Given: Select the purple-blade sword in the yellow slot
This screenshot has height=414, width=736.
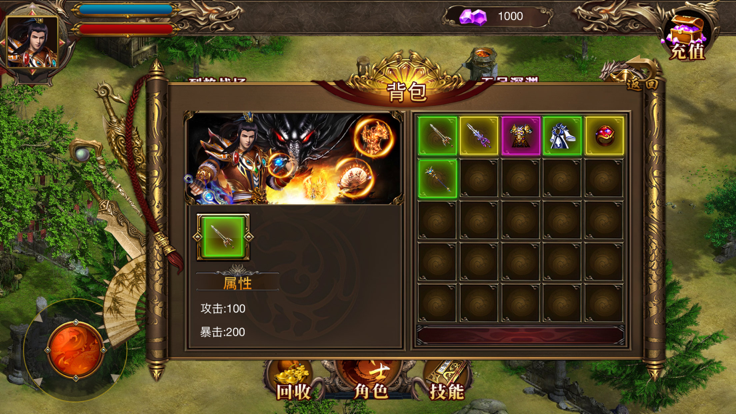Looking at the screenshot, I should (x=479, y=136).
